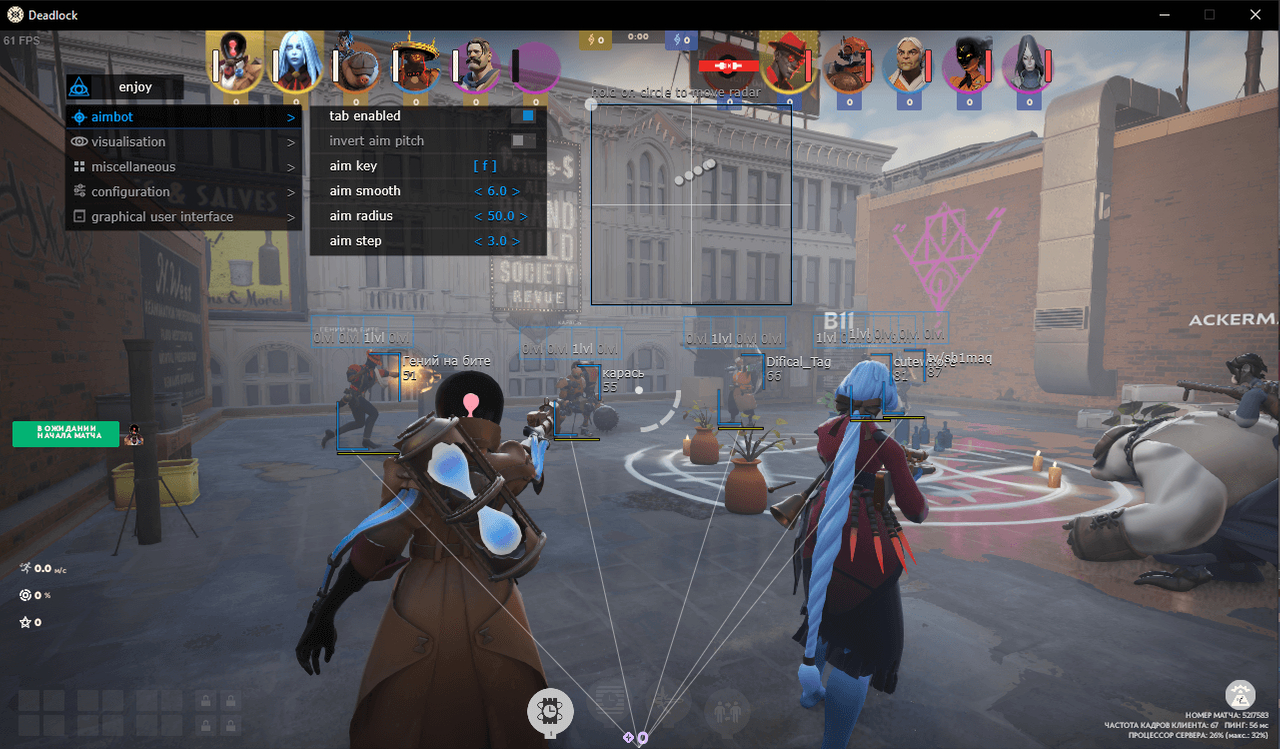Click the aimbot crosshair icon
This screenshot has width=1280, height=749.
tap(80, 117)
